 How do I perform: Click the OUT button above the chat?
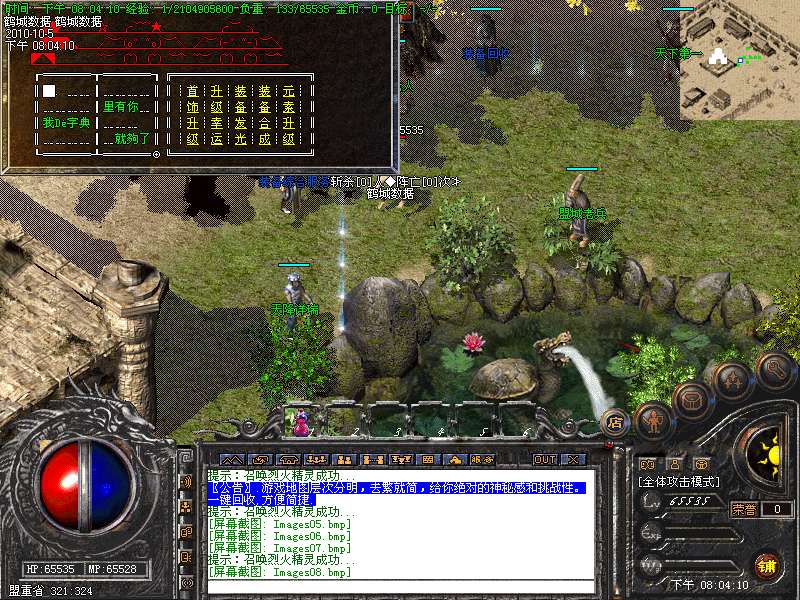[x=545, y=459]
